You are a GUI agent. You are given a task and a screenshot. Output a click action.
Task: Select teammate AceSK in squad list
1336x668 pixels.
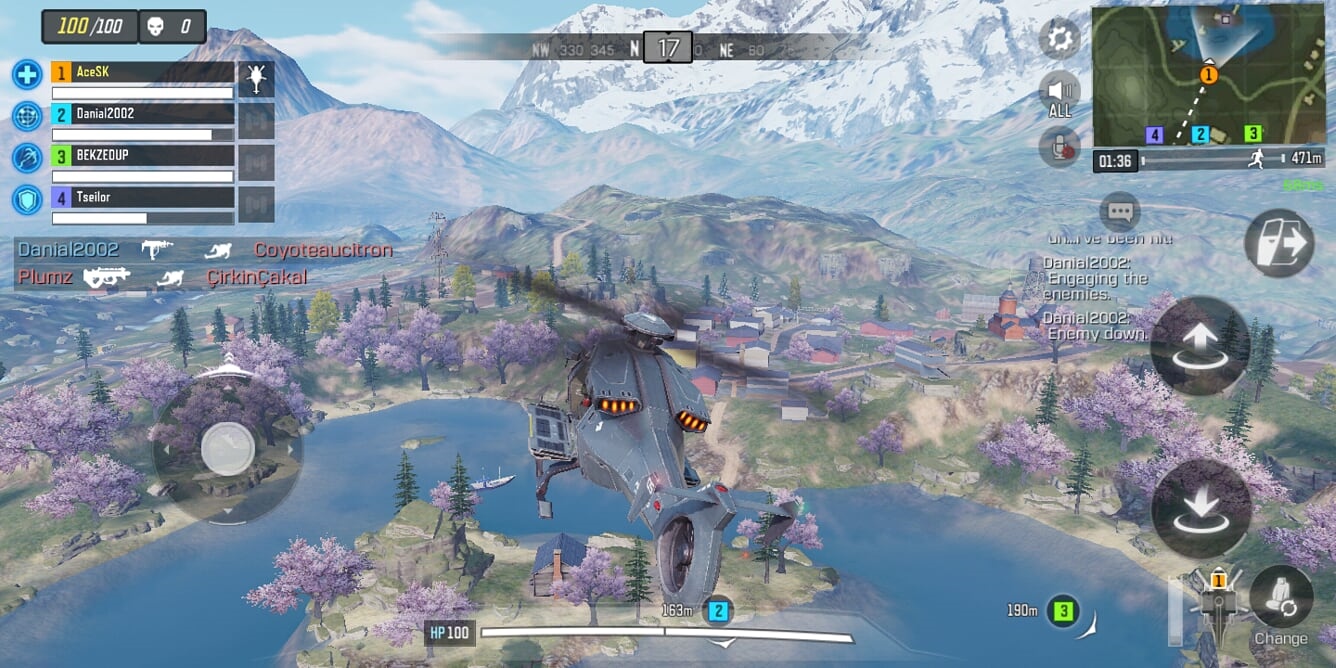click(142, 72)
